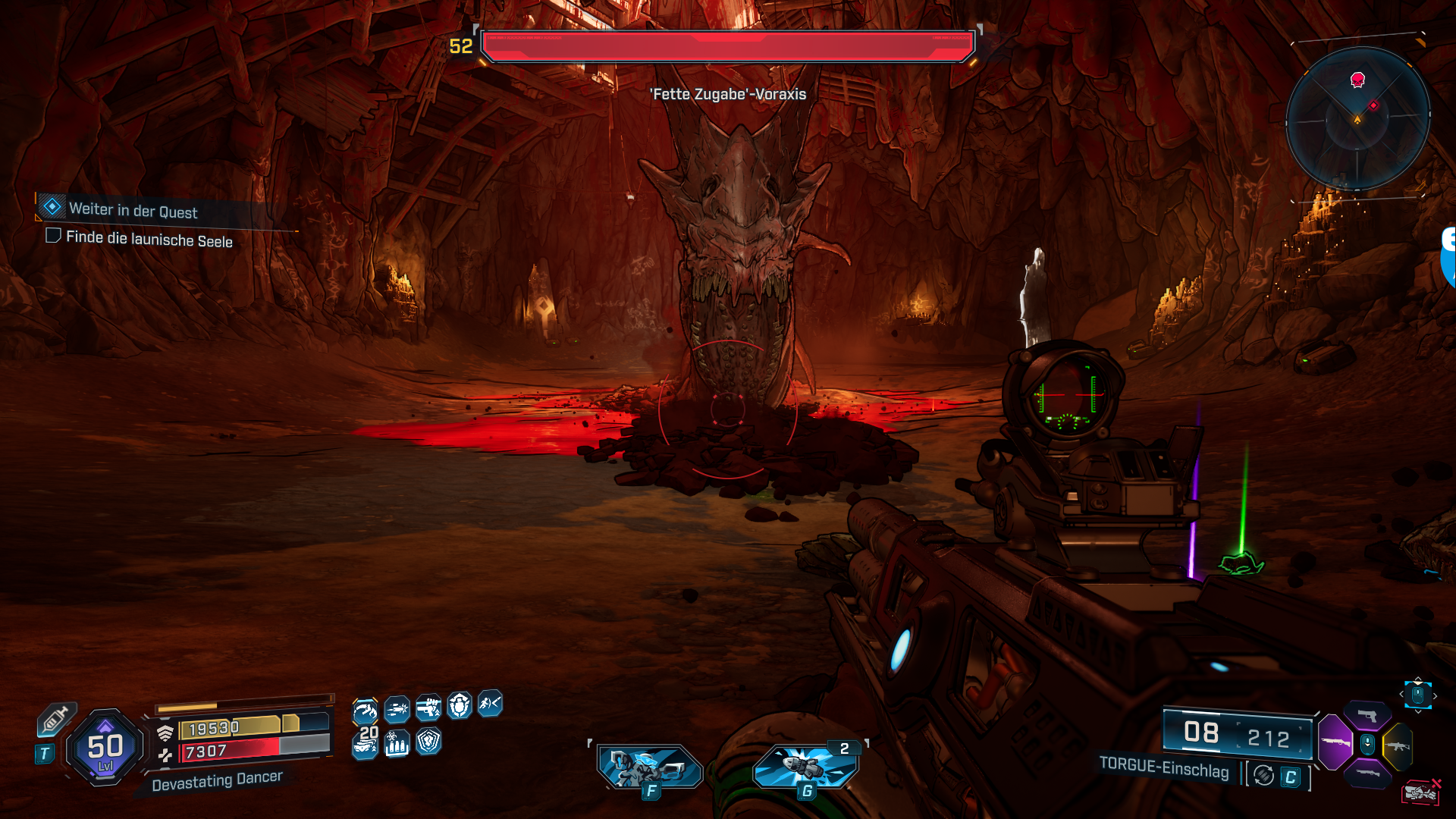The width and height of the screenshot is (1456, 819).
Task: Select the 'Weiter in der Quest' tracker header
Action: [x=133, y=210]
